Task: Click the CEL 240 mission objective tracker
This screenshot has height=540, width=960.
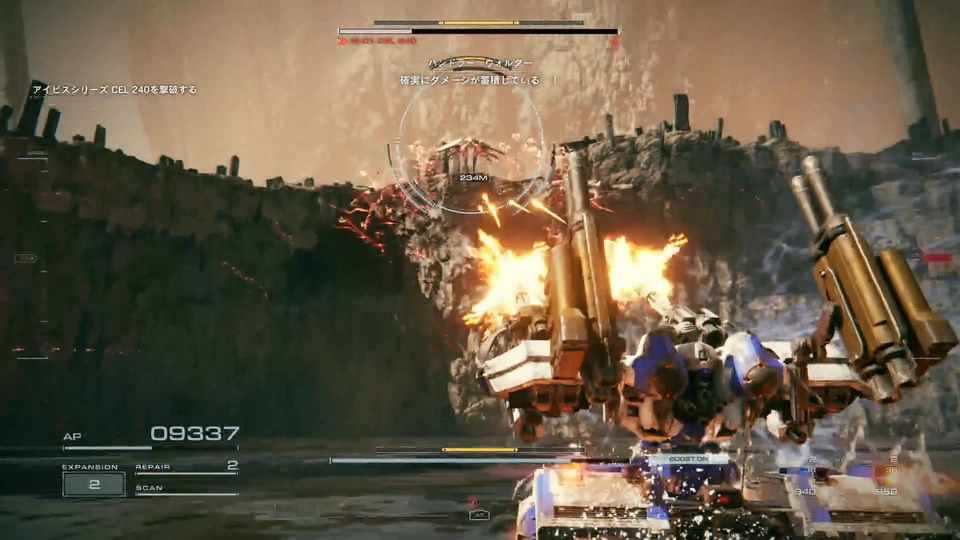Action: (x=114, y=90)
